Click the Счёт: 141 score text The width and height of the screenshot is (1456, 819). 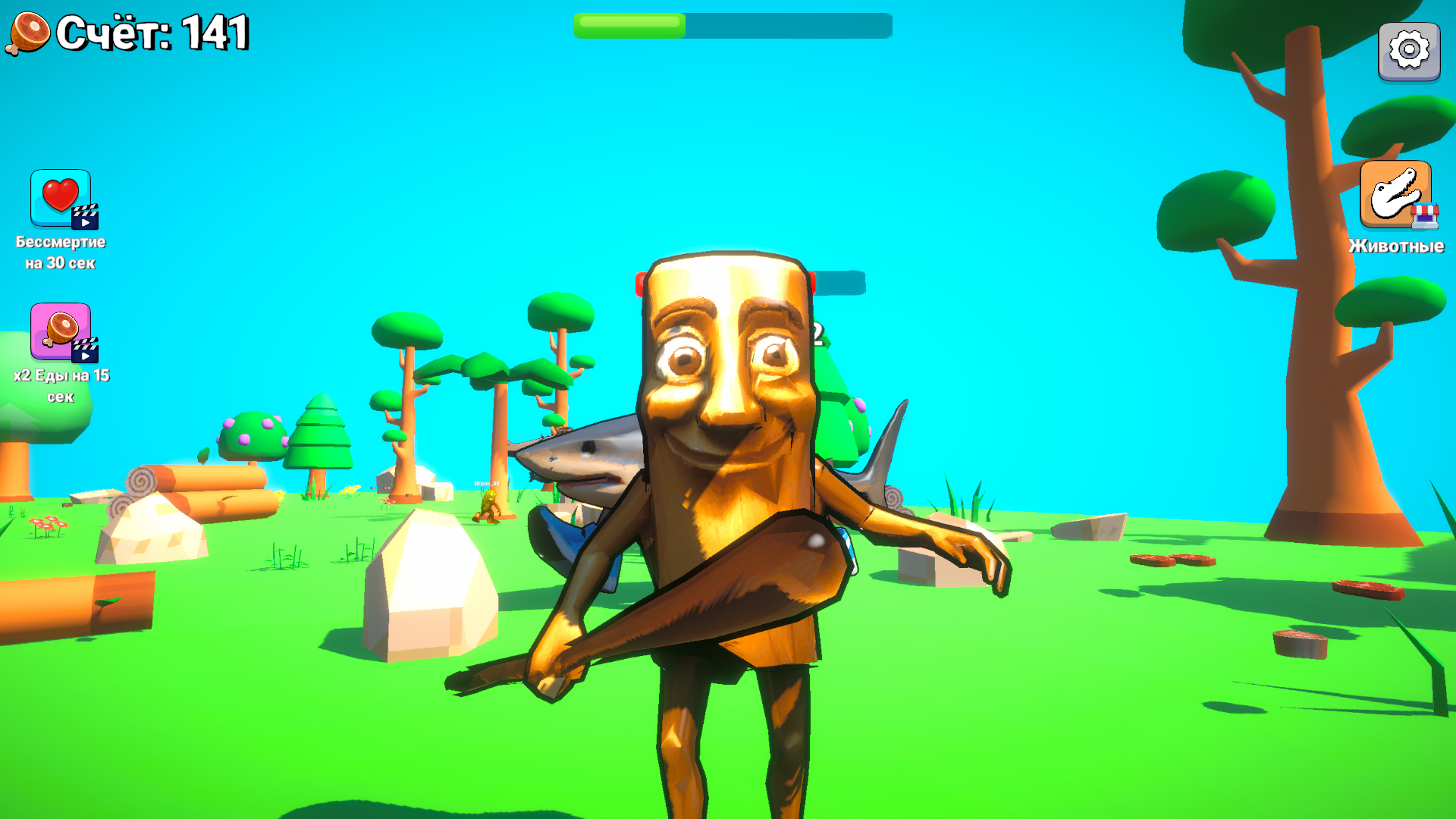[152, 32]
